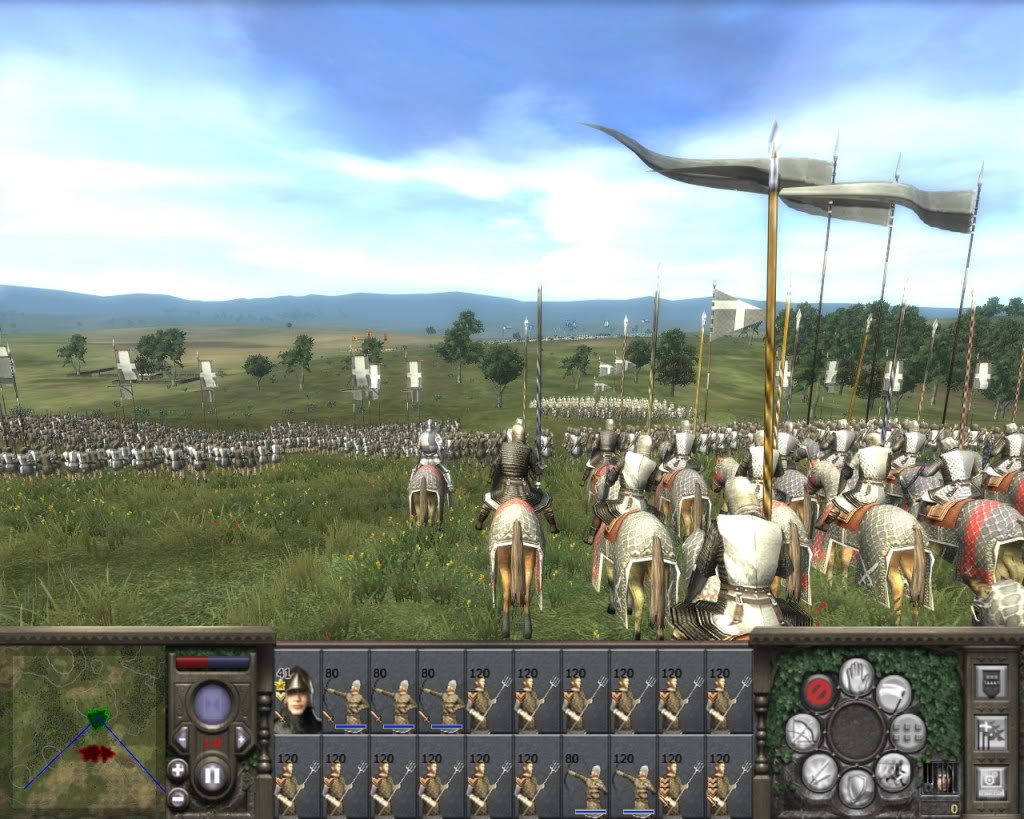
Task: Zoom out the minimap with minus button
Action: click(177, 798)
